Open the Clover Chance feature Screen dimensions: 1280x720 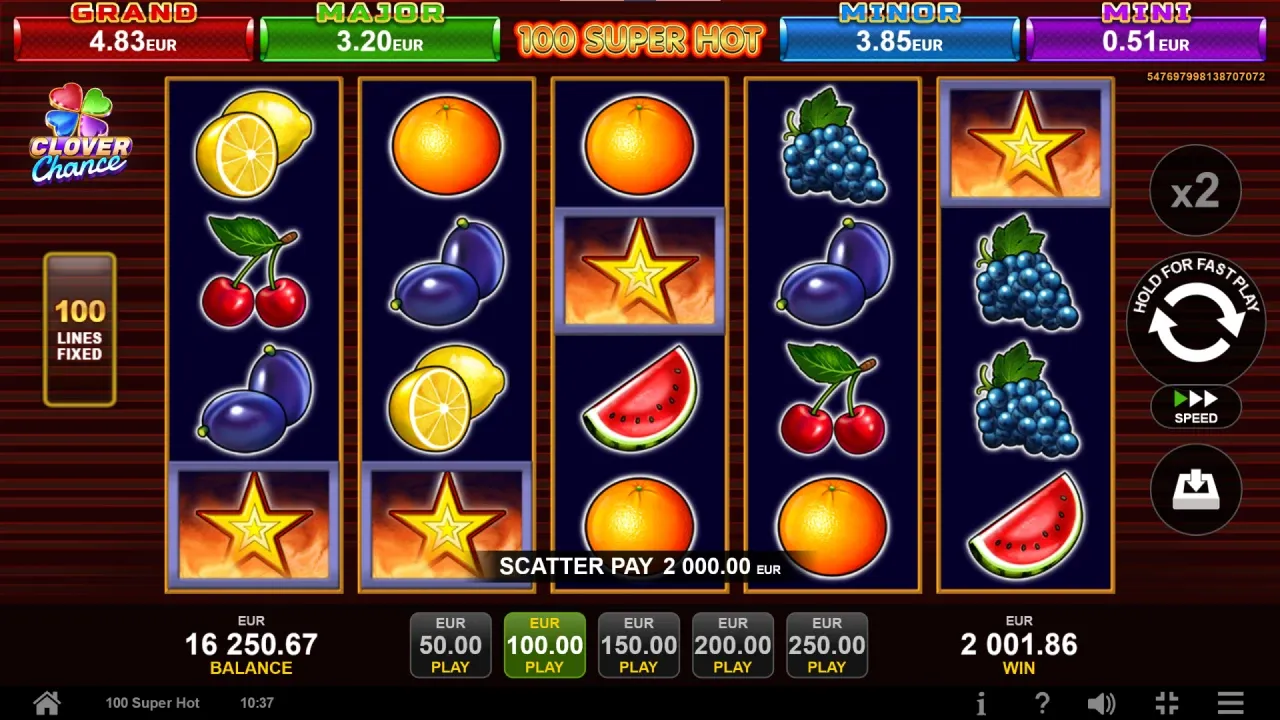pyautogui.click(x=80, y=135)
